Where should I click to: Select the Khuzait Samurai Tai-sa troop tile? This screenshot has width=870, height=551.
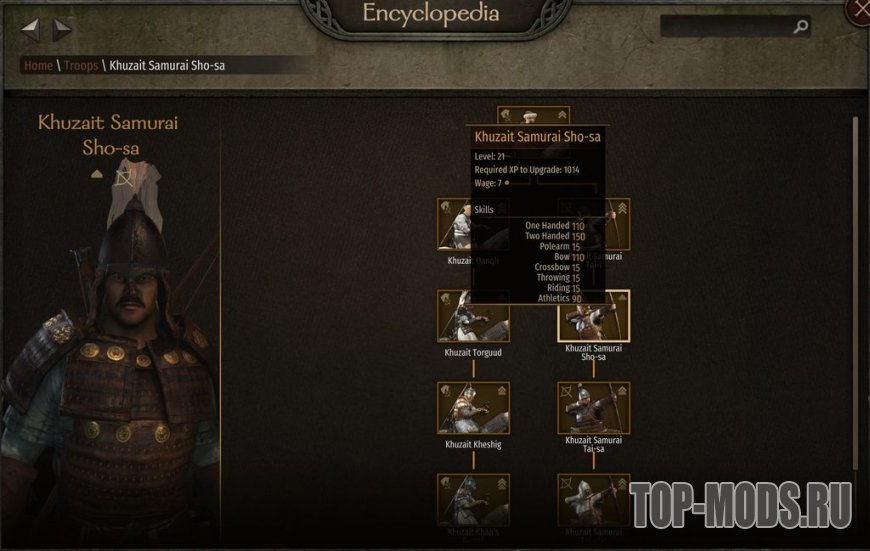(594, 408)
